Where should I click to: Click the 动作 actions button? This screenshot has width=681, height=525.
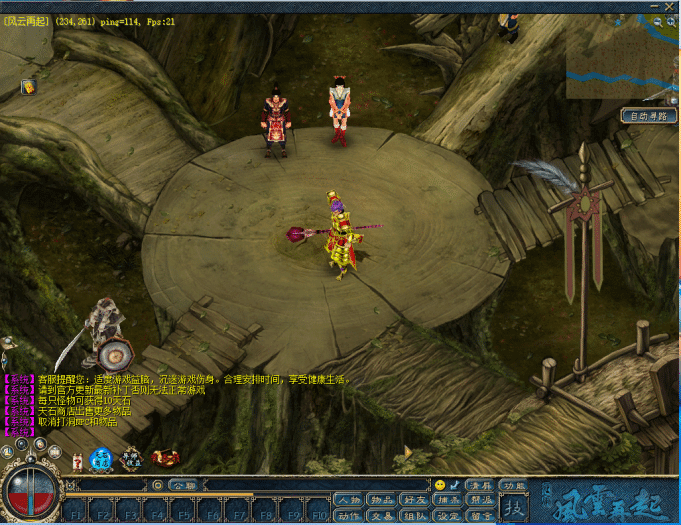(348, 516)
